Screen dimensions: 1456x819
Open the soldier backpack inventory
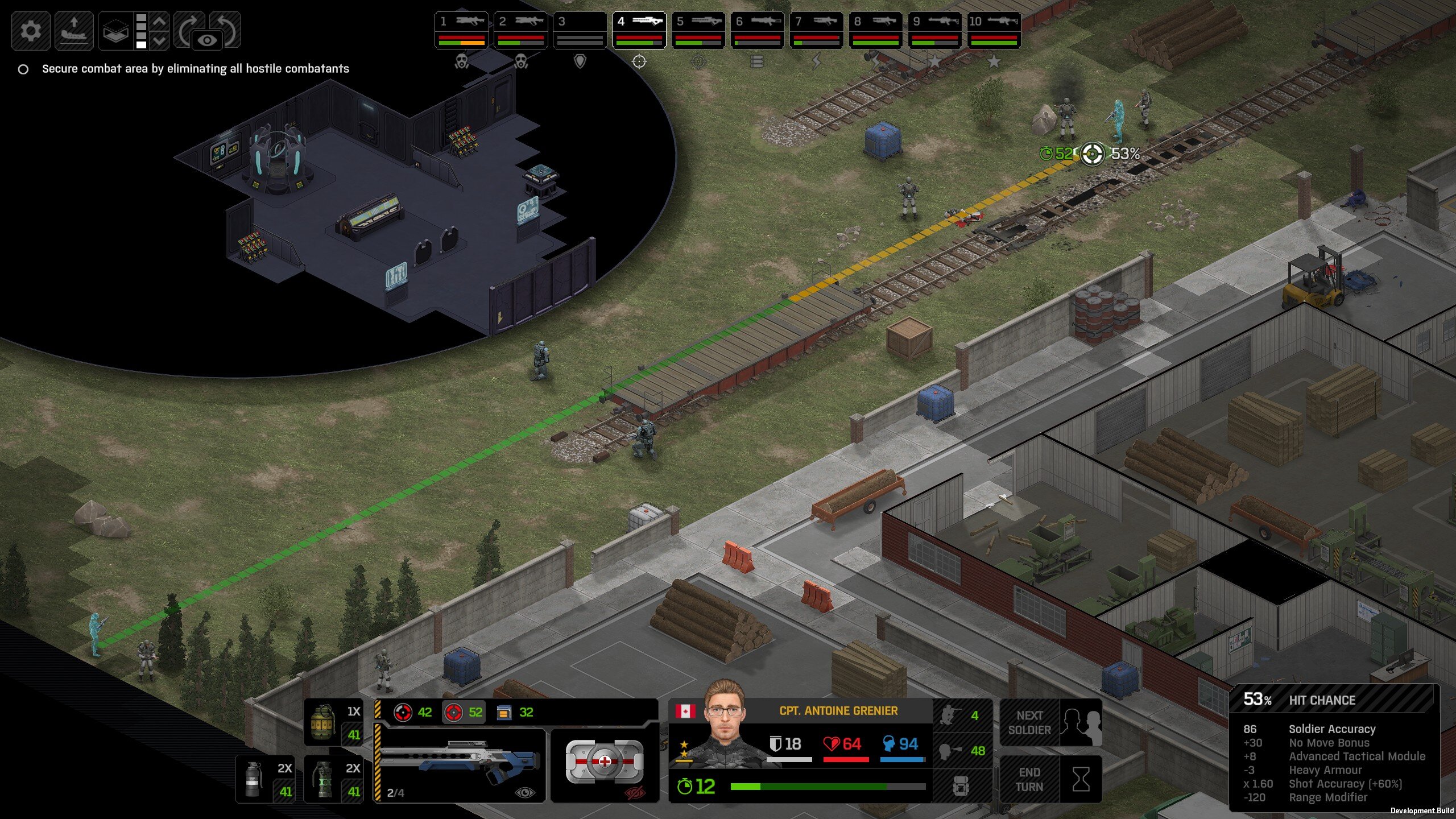coord(961,786)
